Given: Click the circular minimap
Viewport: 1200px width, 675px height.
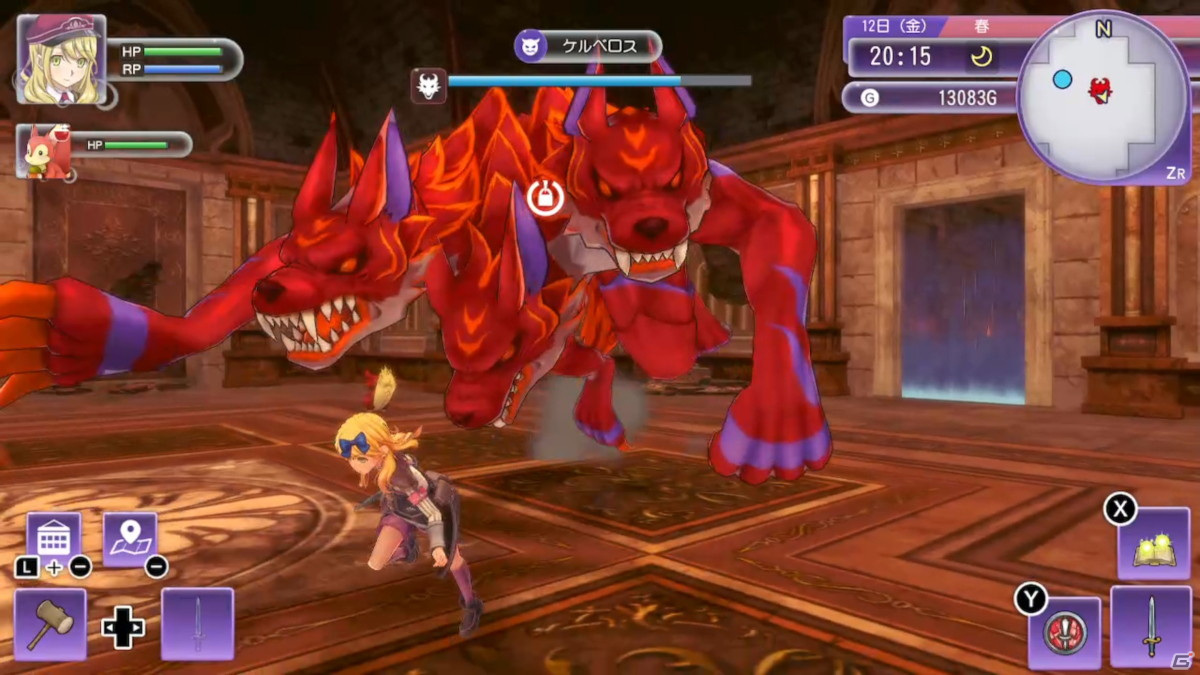Looking at the screenshot, I should click(1103, 97).
